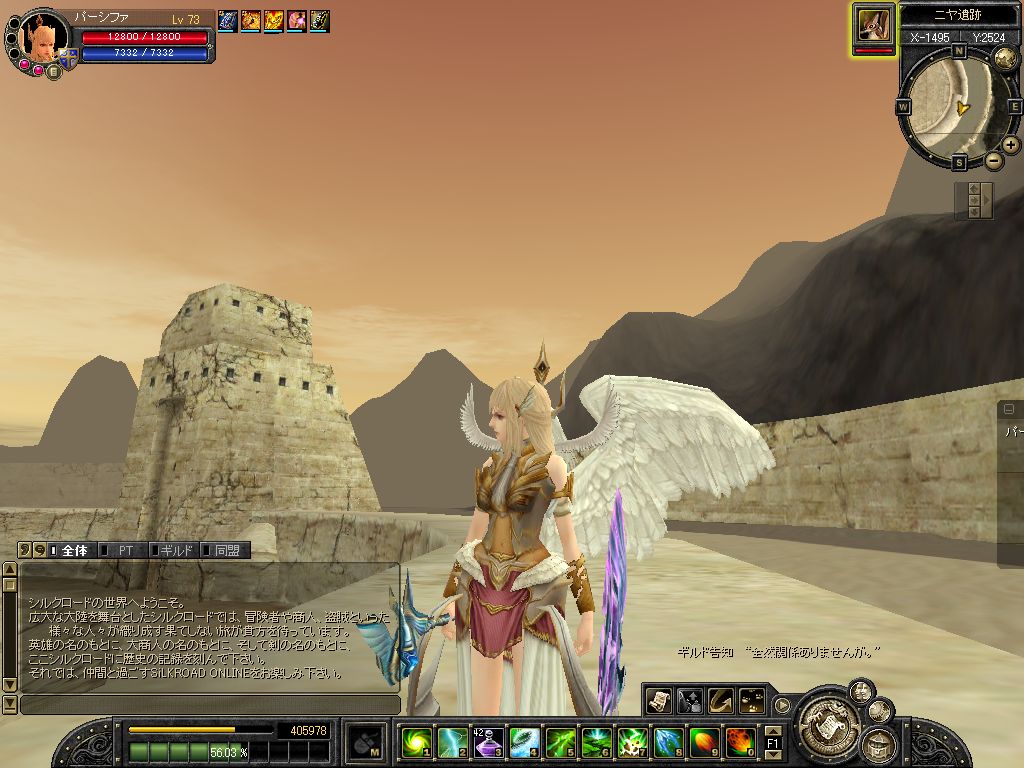Trigger the blue ice shard skill in slot 8
Screen dimensions: 1024x768
click(668, 742)
